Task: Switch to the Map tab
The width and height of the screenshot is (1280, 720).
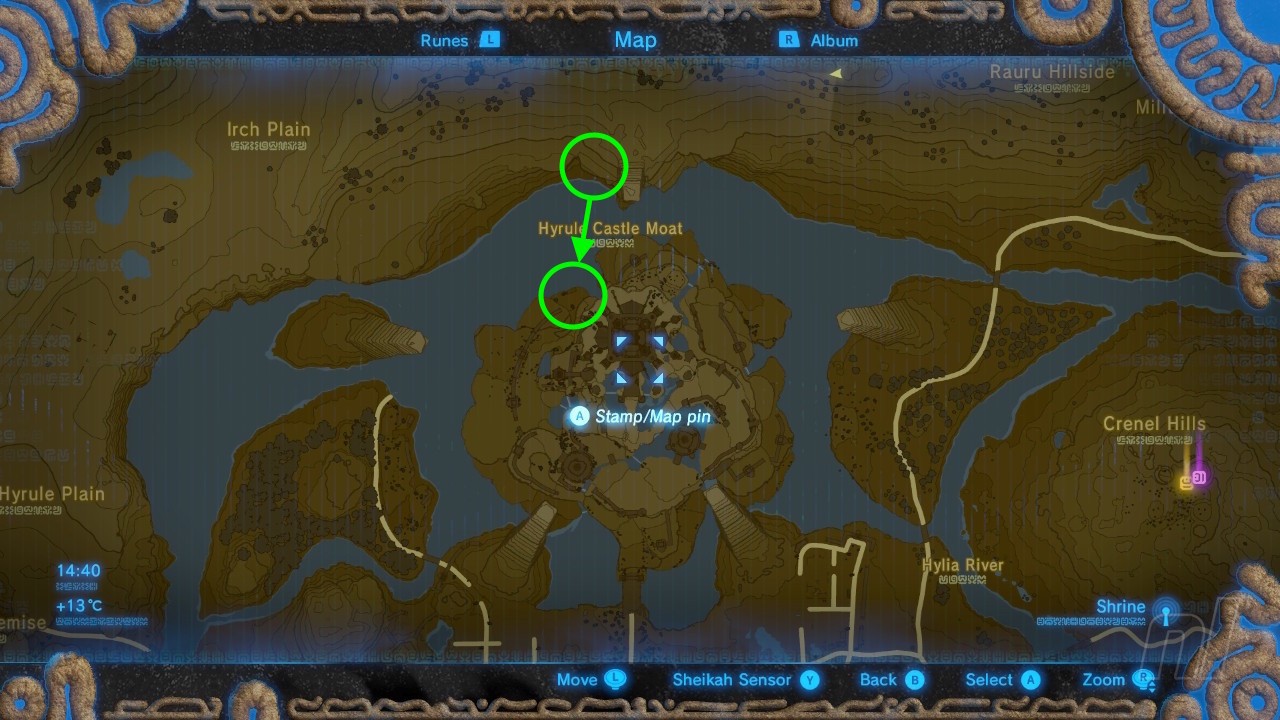Action: [635, 40]
